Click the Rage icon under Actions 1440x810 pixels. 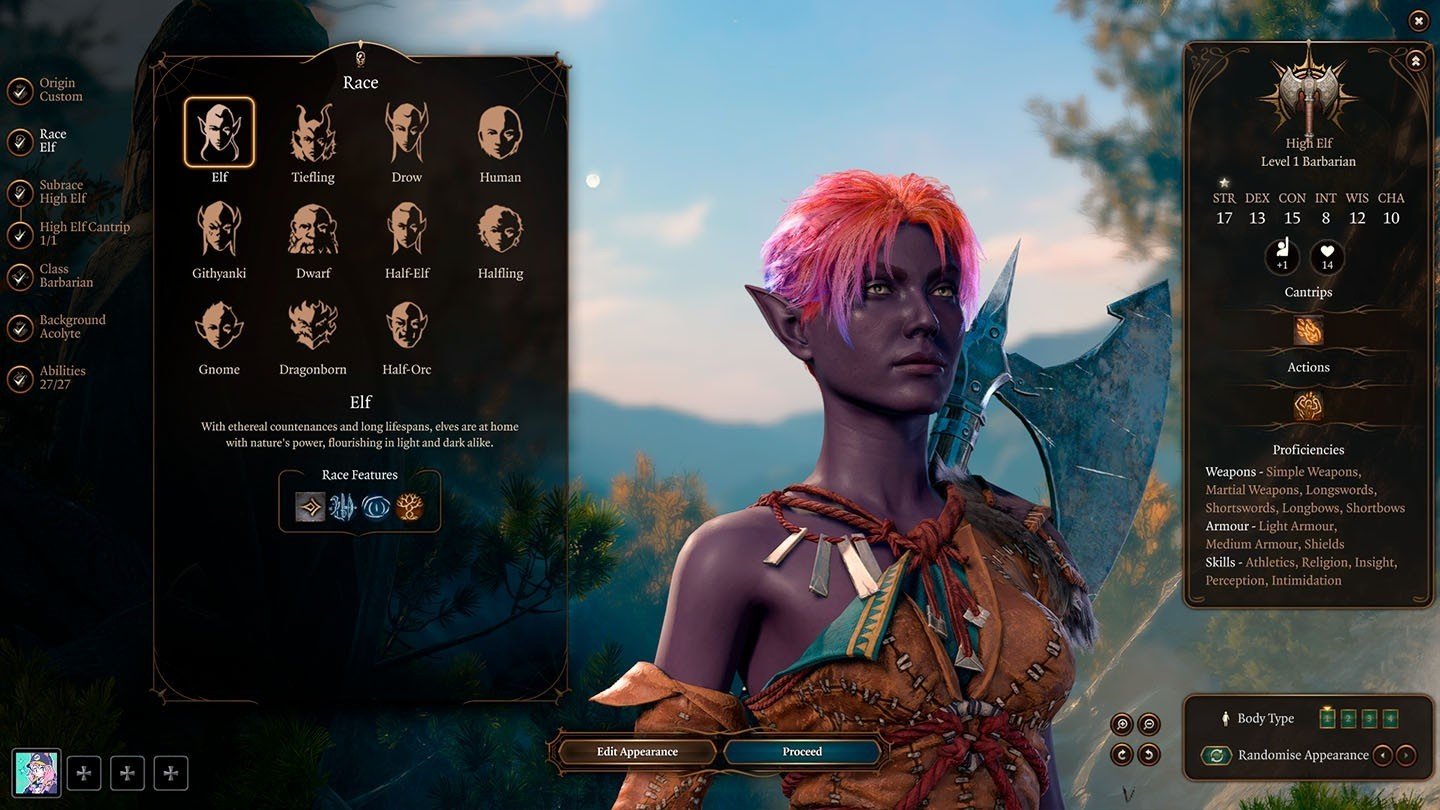(1308, 404)
